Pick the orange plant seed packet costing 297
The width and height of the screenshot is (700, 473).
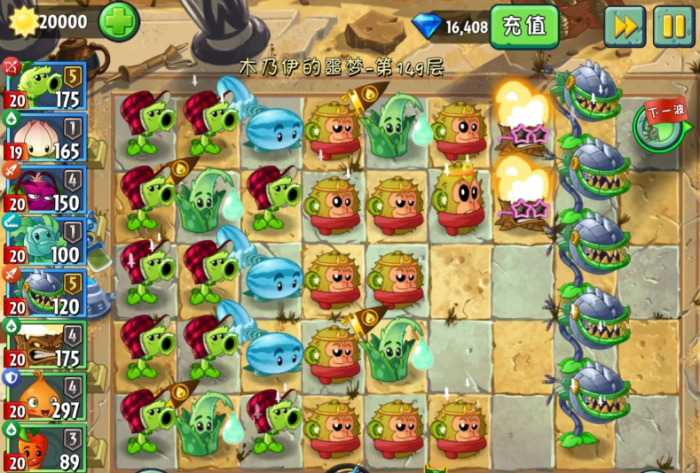pos(46,397)
